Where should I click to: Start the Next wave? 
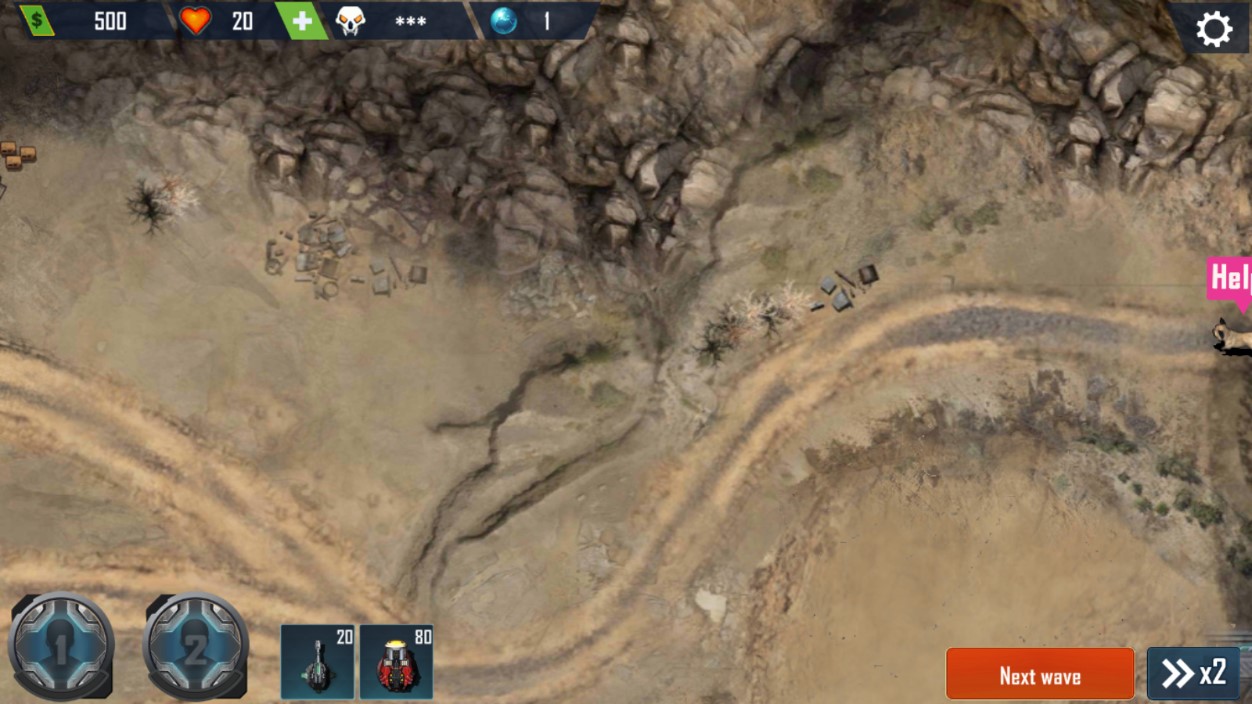tap(1040, 675)
